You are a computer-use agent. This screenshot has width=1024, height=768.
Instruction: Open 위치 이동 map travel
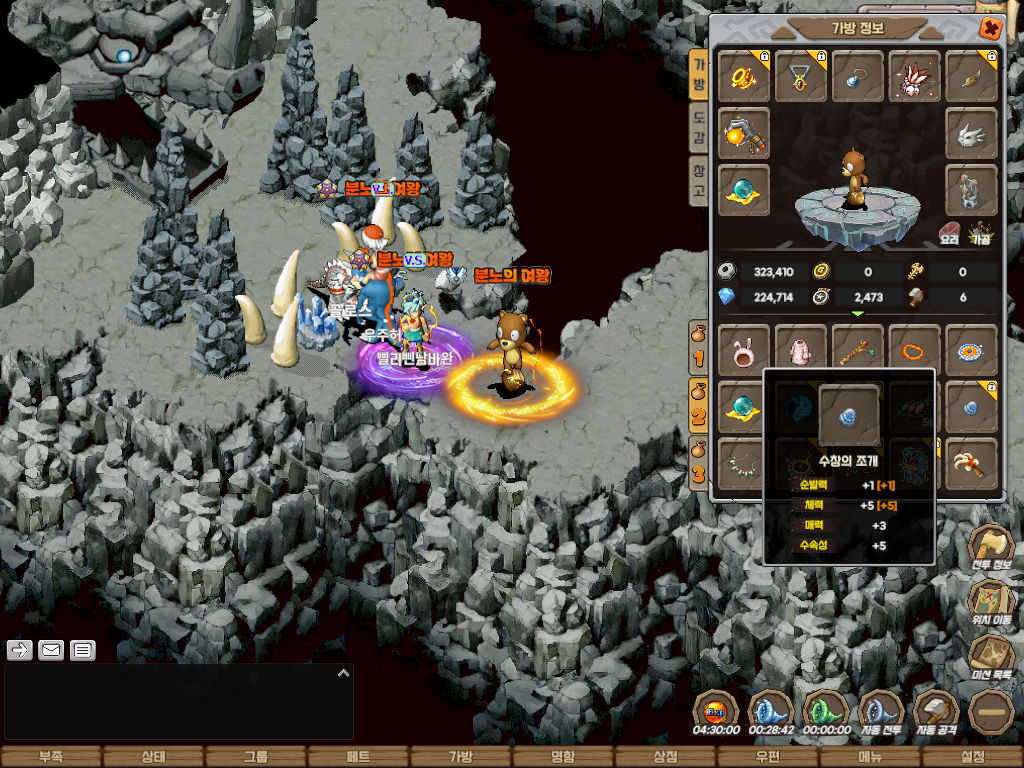[991, 602]
